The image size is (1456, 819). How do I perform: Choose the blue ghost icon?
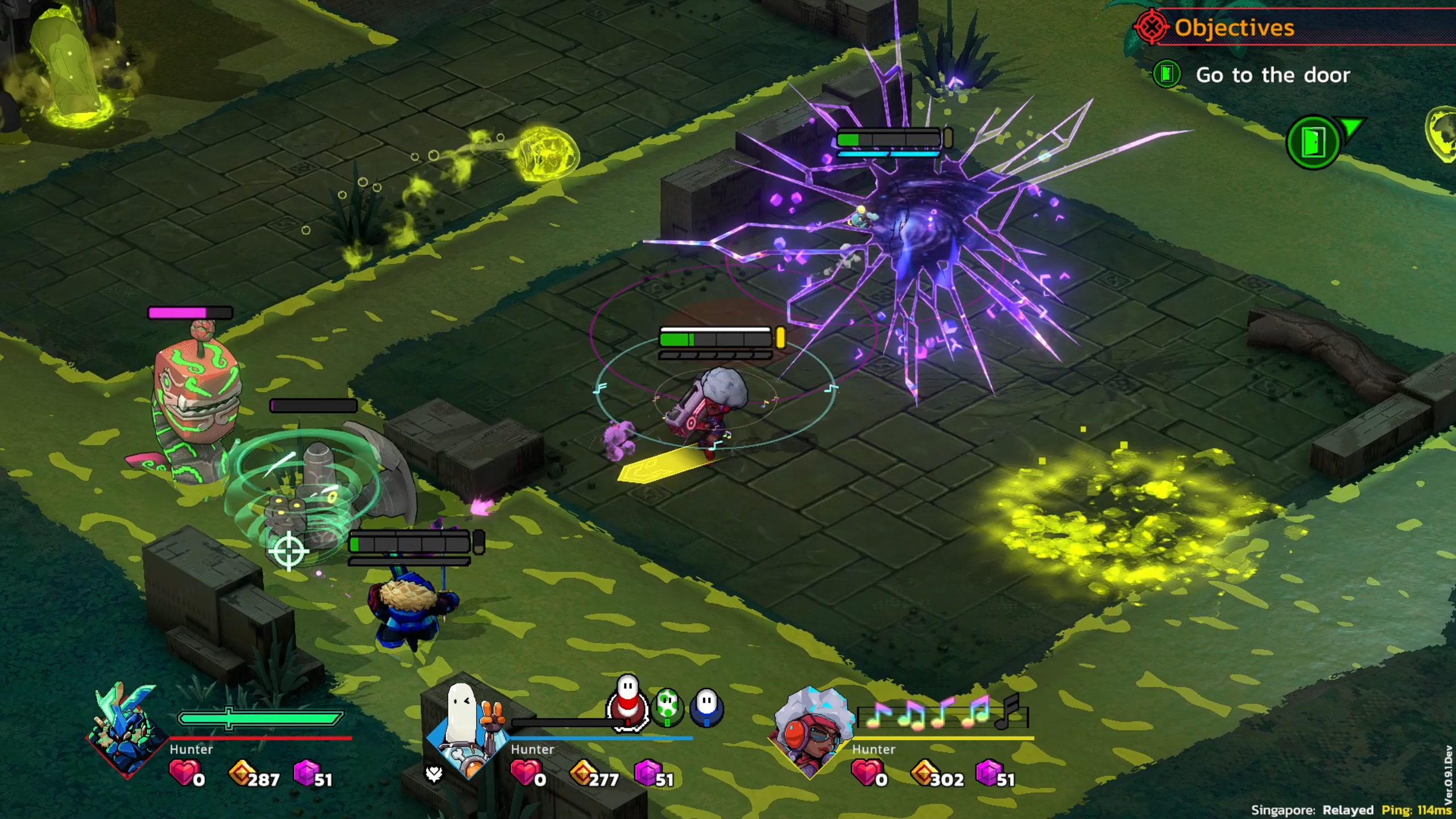(706, 707)
